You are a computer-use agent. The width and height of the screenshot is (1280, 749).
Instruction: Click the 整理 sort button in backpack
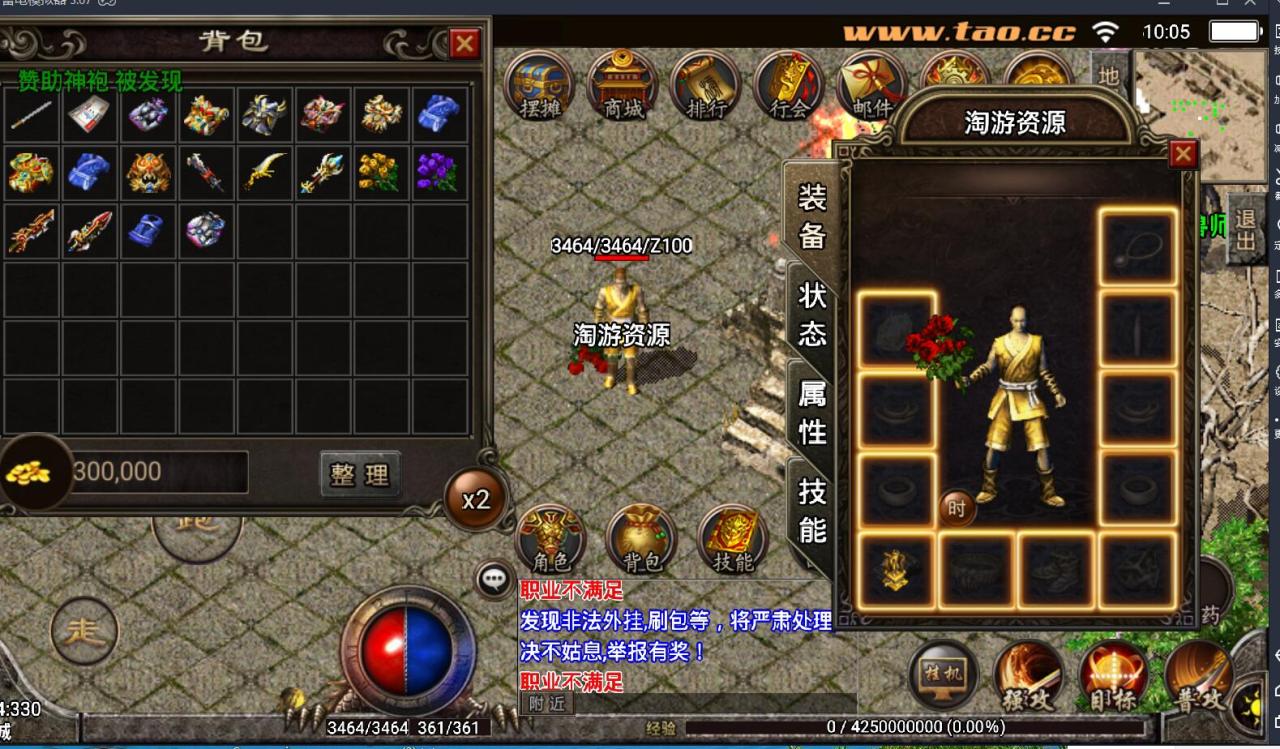pyautogui.click(x=359, y=476)
